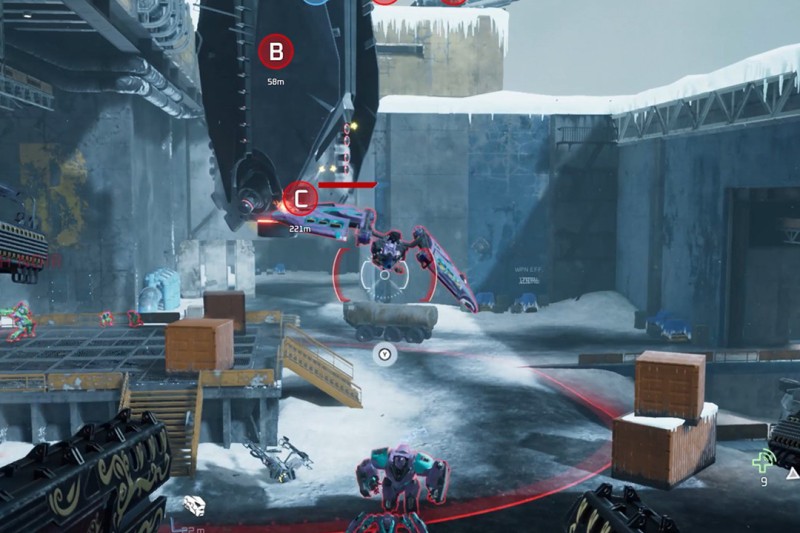Click the round down-arrow marker below the targeted enemy

click(385, 352)
